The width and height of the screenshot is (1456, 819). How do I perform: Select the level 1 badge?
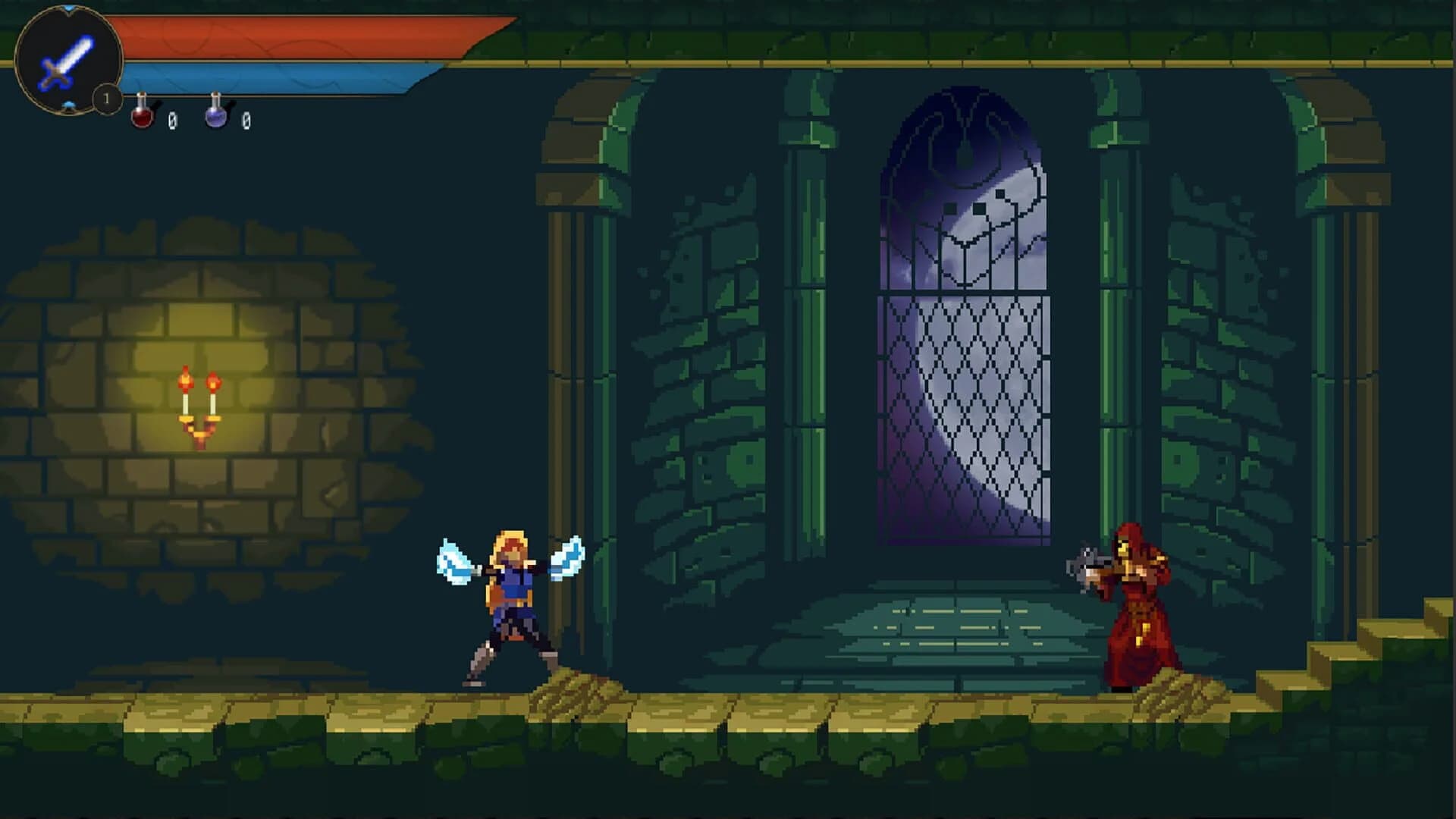tap(105, 98)
